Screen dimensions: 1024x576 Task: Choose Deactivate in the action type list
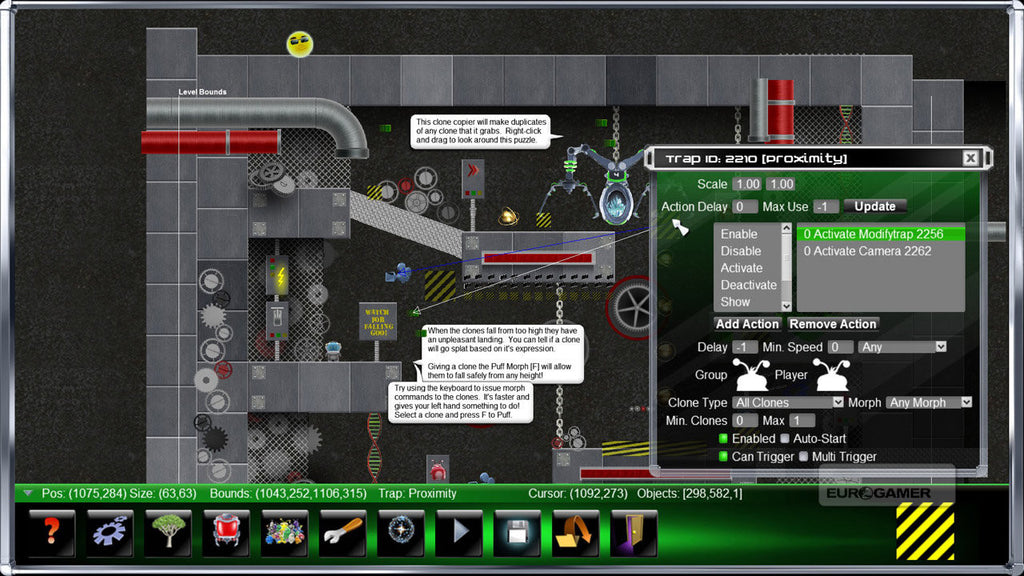[748, 285]
